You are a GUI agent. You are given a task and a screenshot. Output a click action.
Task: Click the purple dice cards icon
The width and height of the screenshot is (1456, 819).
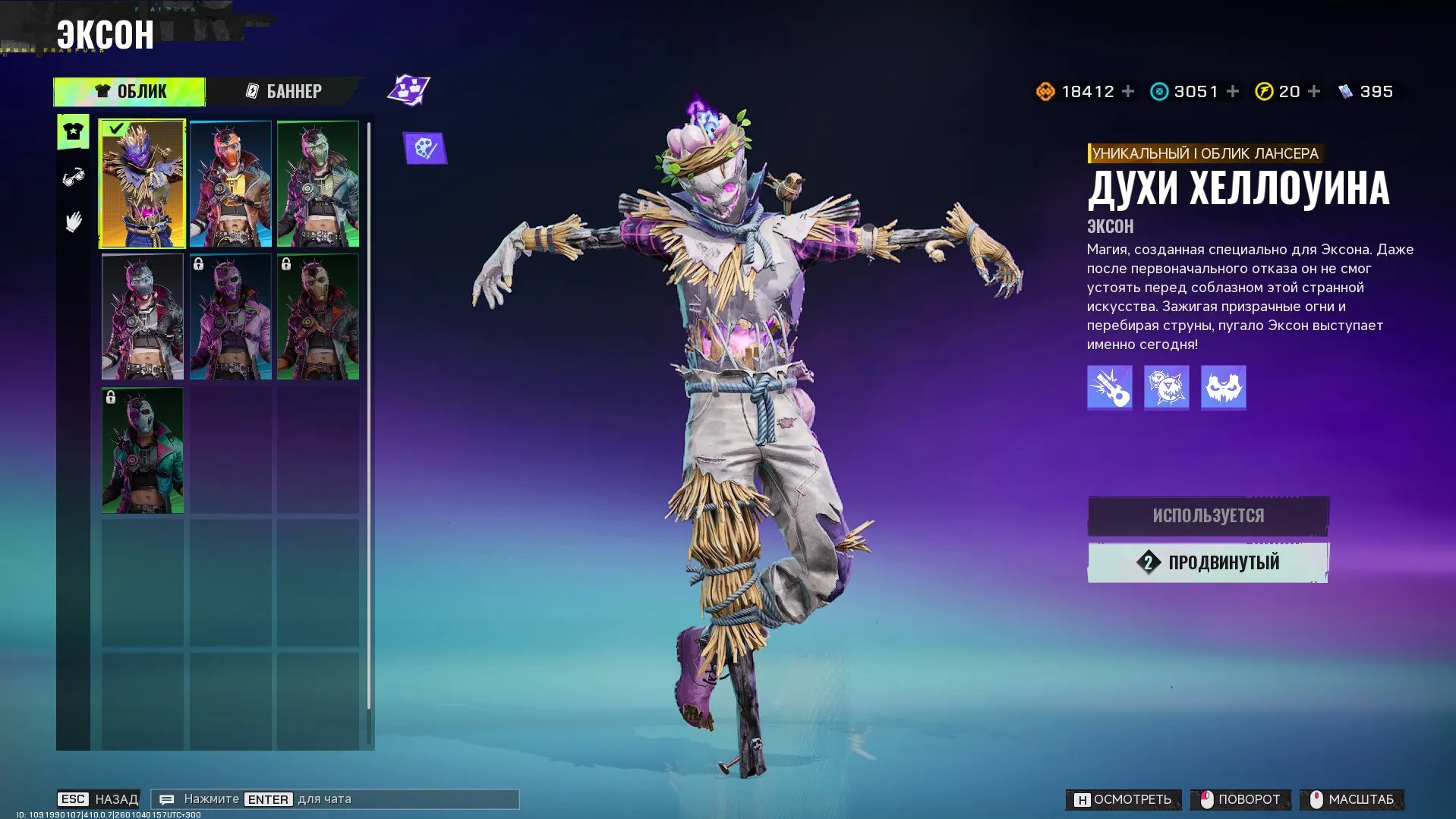409,90
